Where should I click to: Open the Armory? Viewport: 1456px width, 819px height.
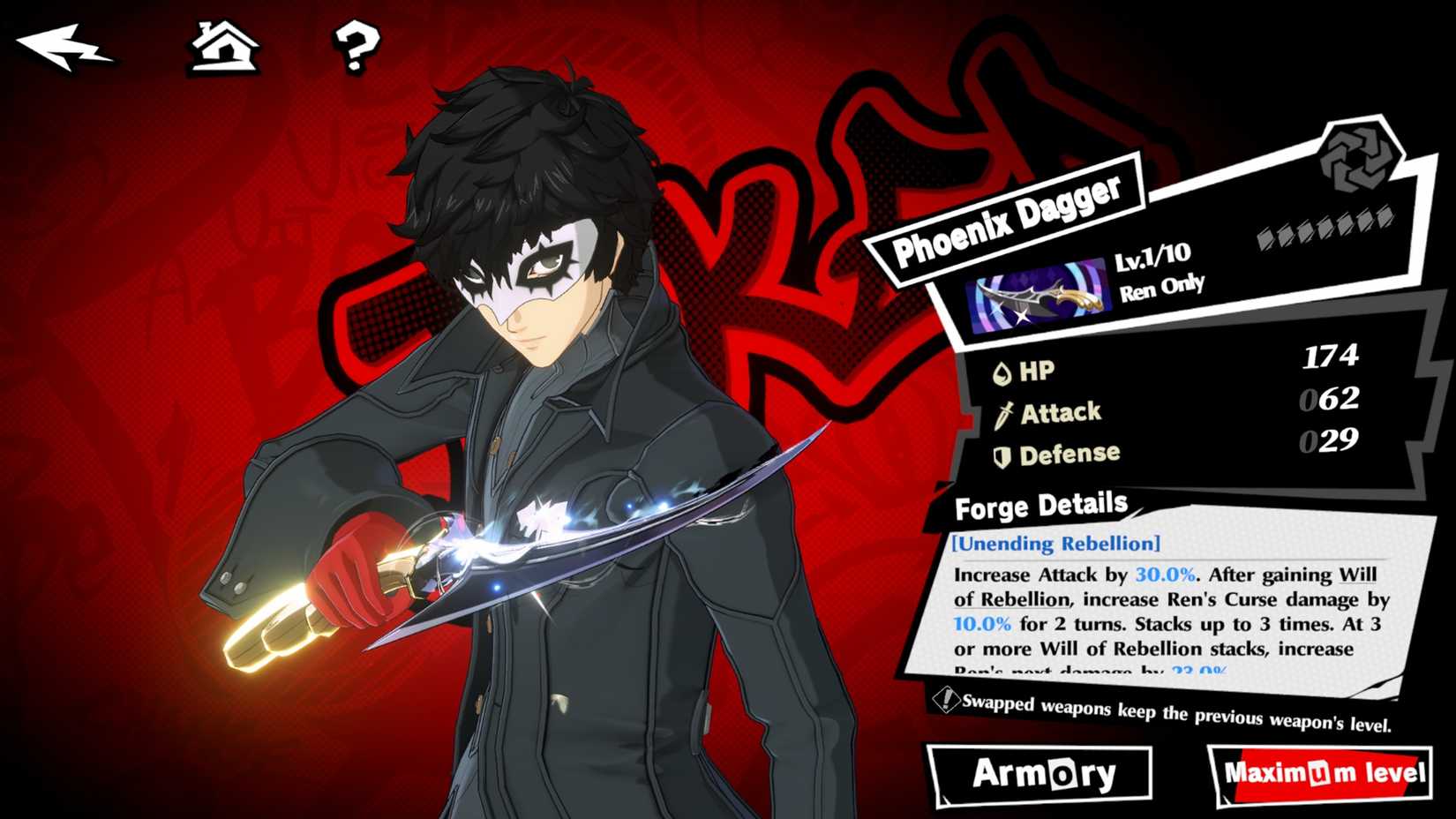1042,775
